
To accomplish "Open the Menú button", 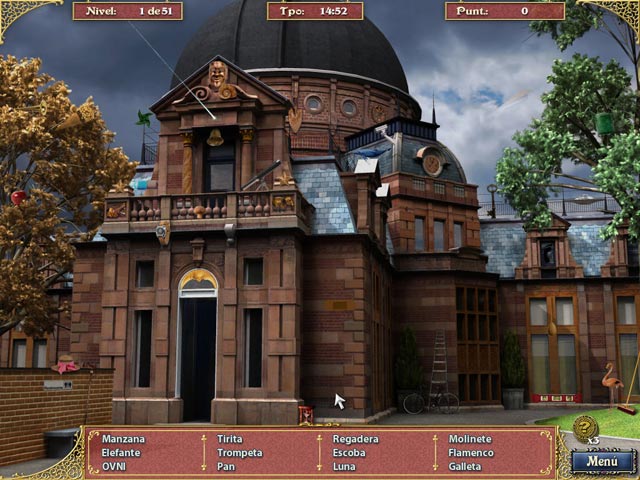I will click(x=602, y=461).
